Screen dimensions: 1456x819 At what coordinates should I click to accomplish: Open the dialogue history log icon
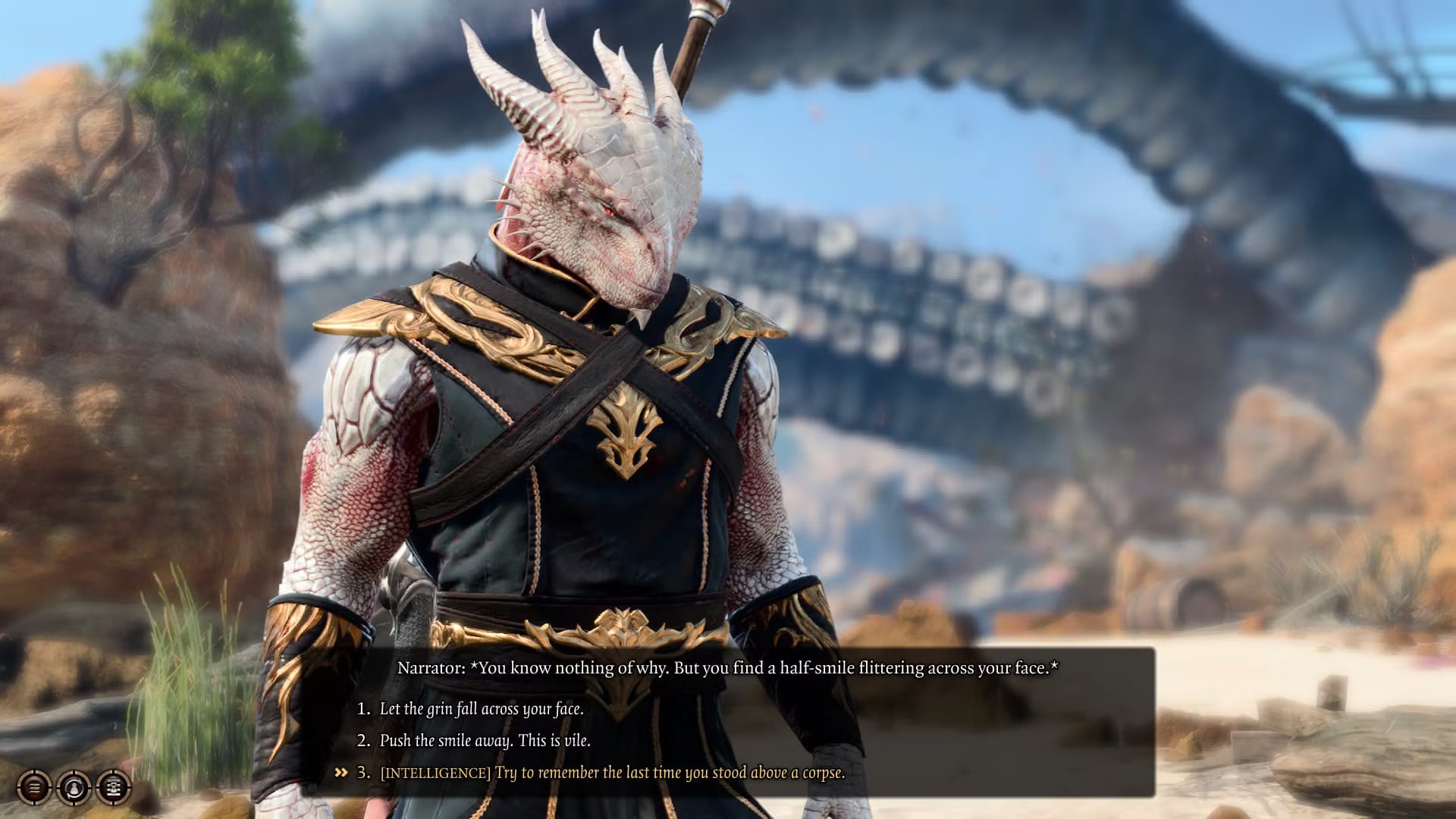click(x=114, y=788)
